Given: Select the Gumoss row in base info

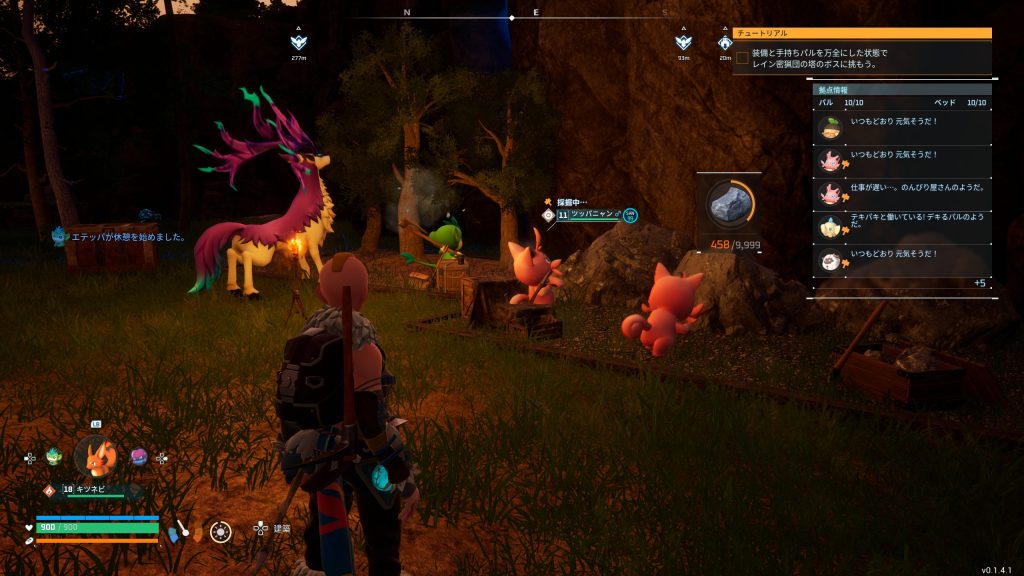Looking at the screenshot, I should [x=902, y=126].
